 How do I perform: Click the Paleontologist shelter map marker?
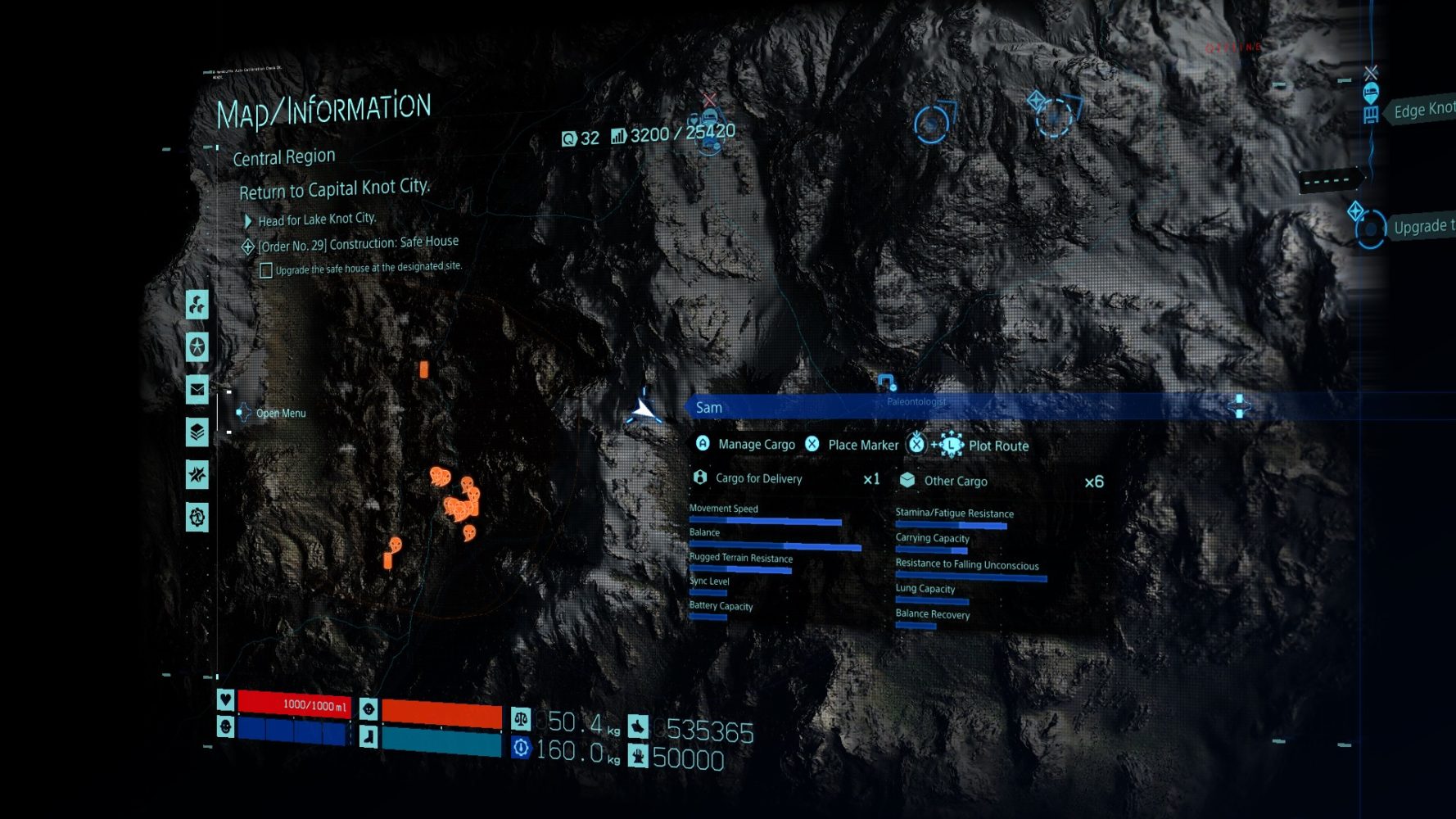click(887, 382)
